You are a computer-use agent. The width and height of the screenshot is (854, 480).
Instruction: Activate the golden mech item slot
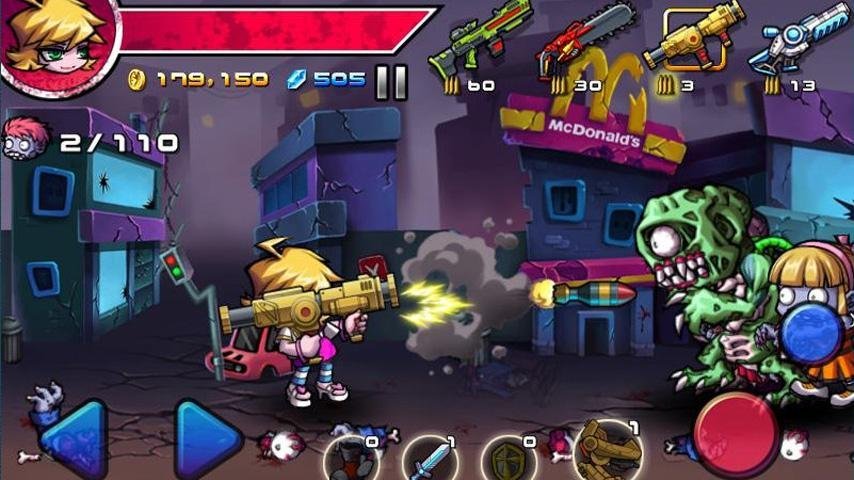tap(606, 452)
